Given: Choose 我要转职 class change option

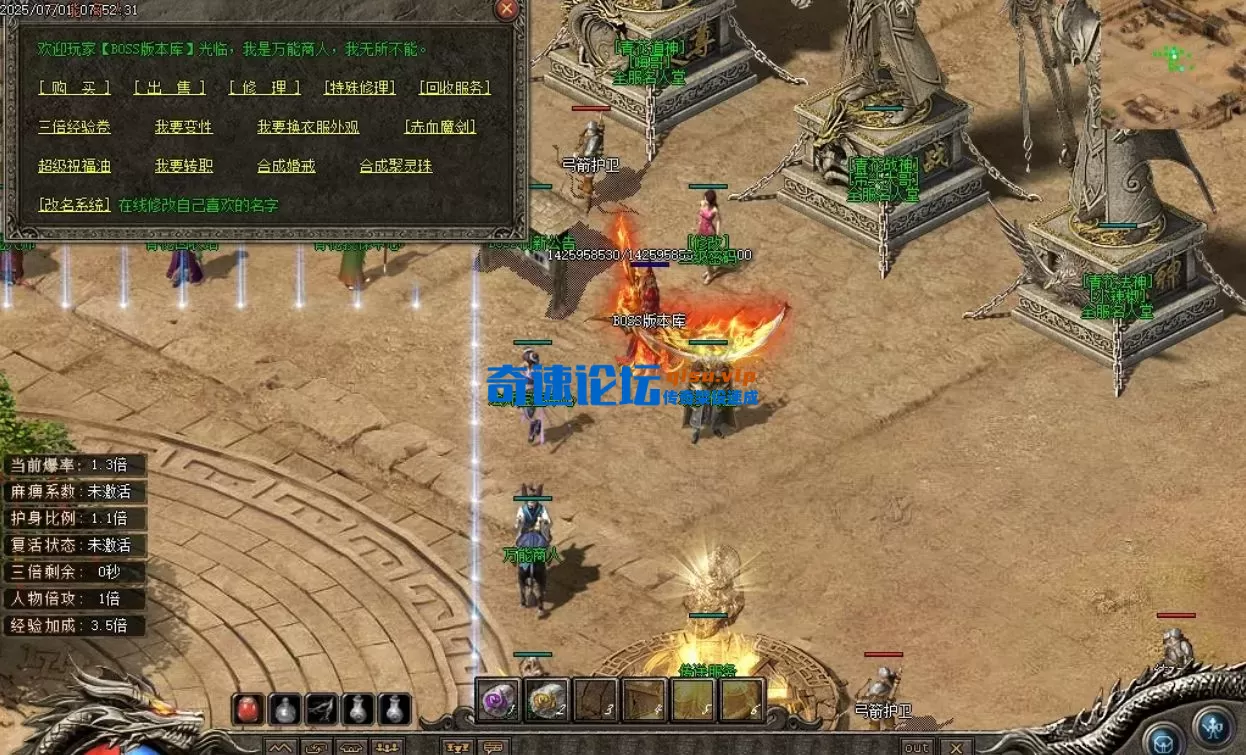Looking at the screenshot, I should 183,166.
